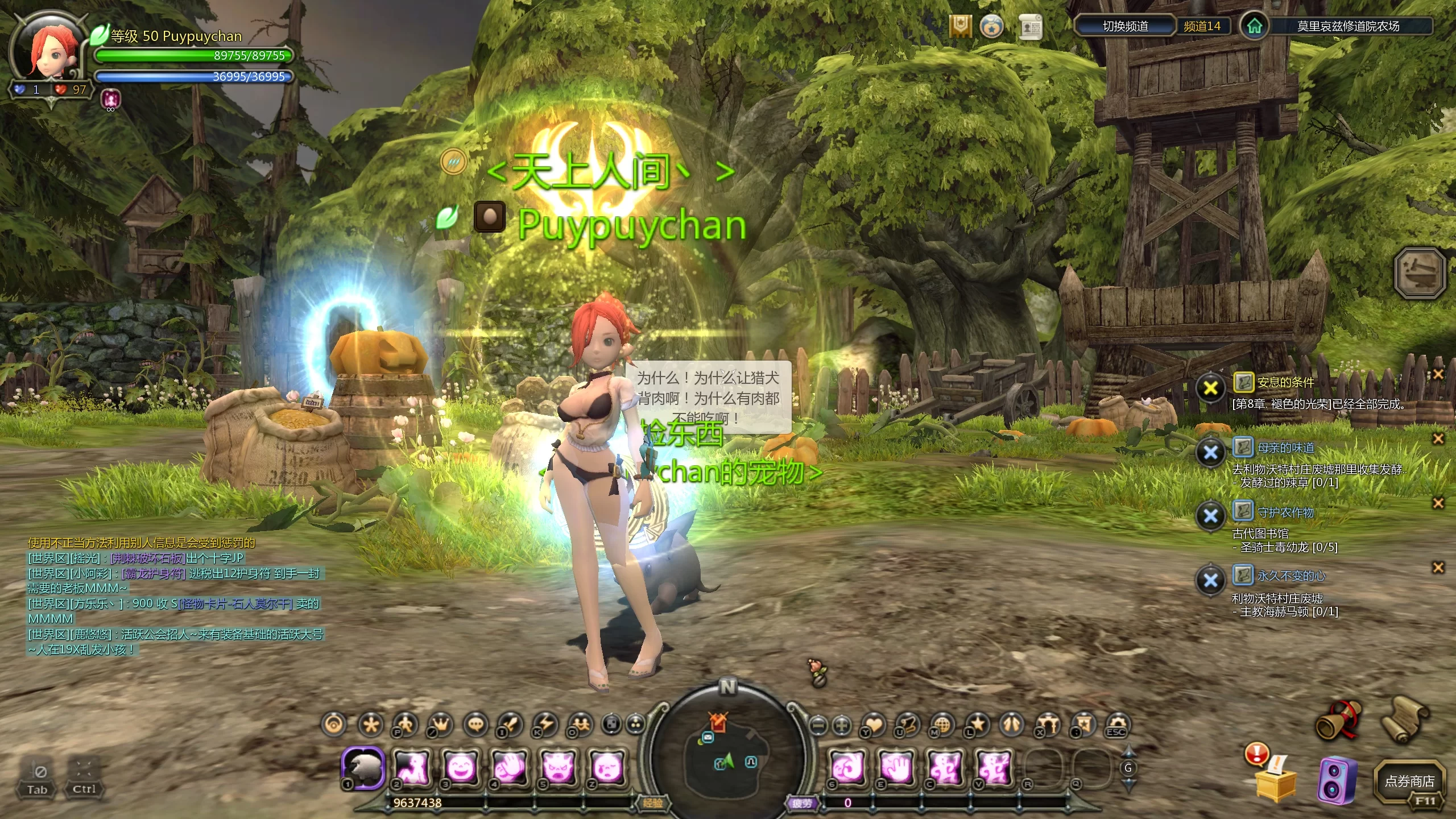Open the ID card scroll icon
The height and width of the screenshot is (819, 1456).
[x=1030, y=27]
